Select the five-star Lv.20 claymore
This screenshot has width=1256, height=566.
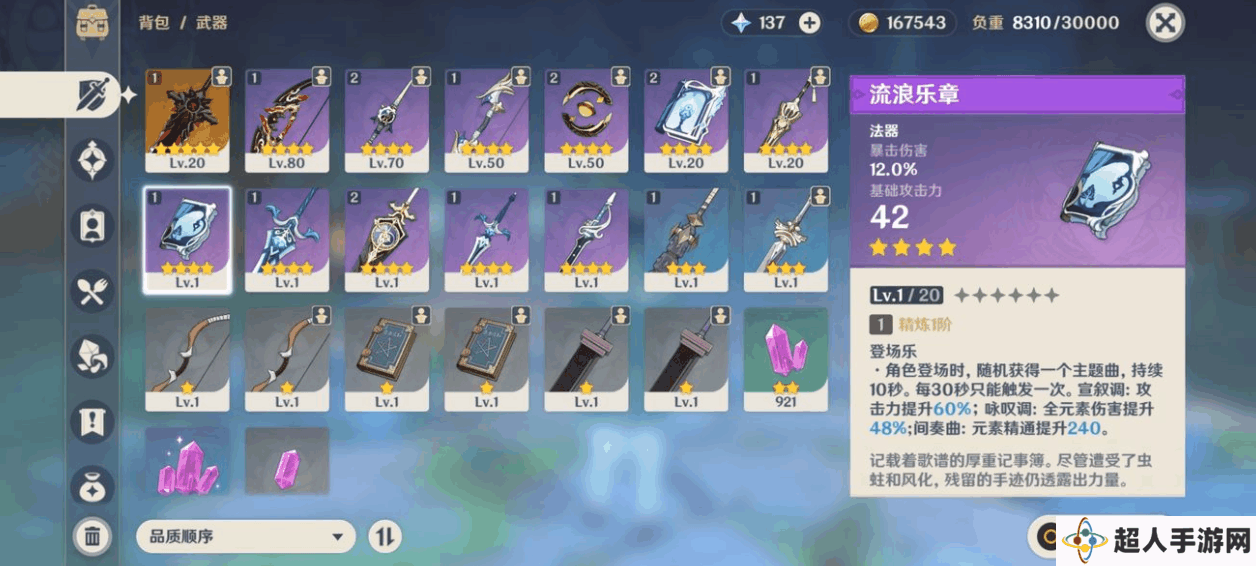coord(187,120)
